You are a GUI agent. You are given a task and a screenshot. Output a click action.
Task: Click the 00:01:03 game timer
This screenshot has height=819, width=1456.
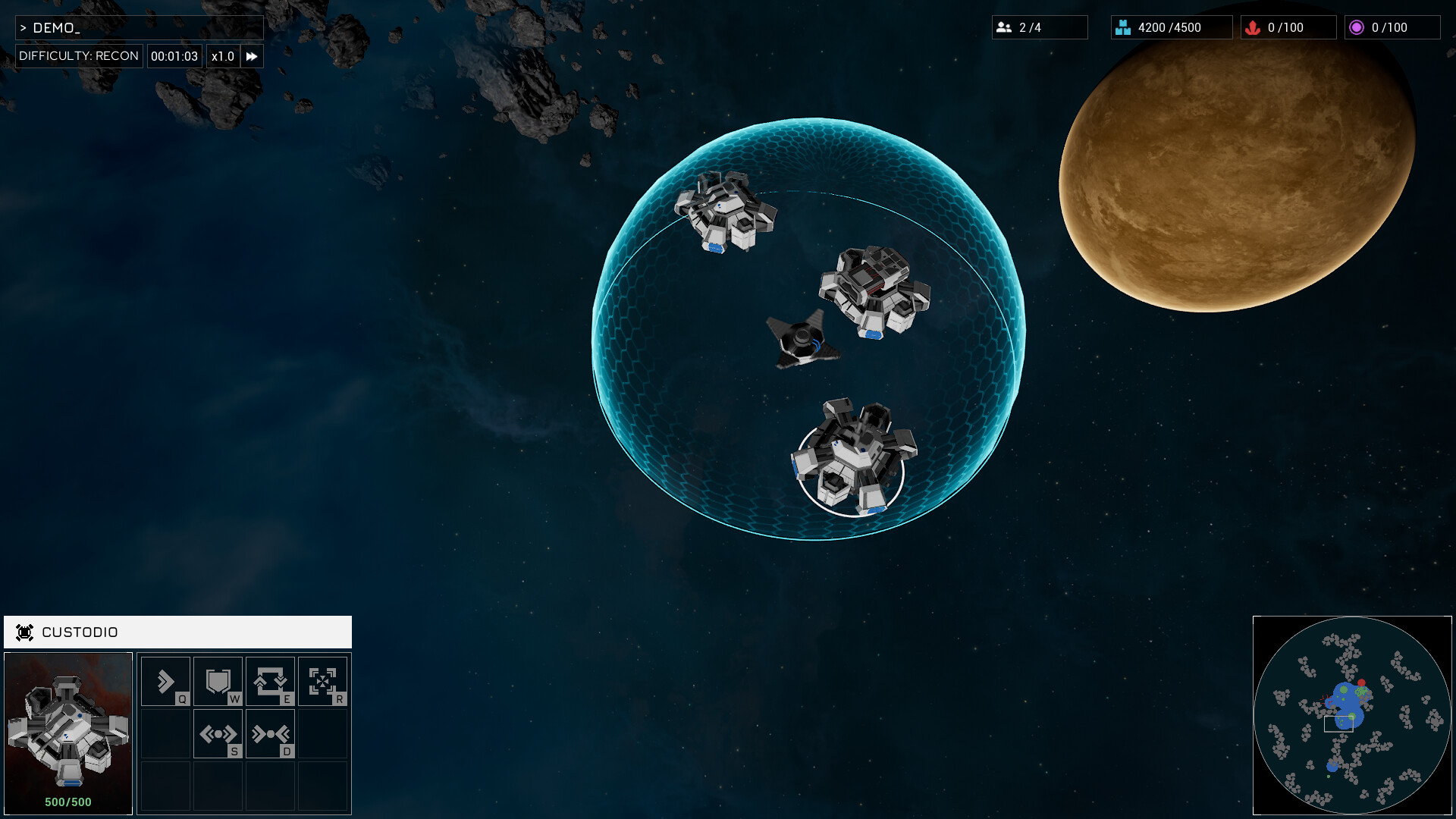coord(174,55)
